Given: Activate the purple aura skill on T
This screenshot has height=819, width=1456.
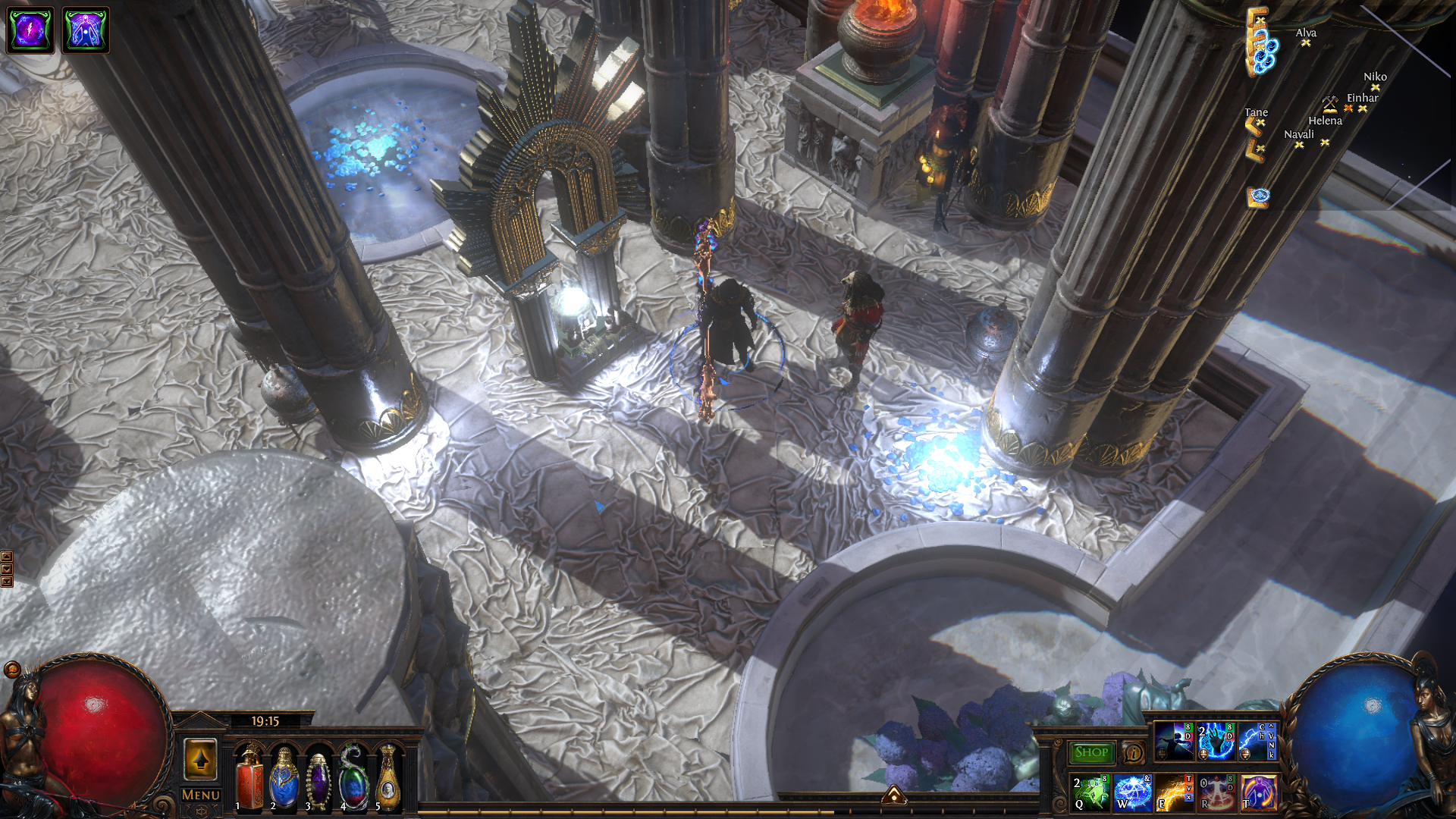Looking at the screenshot, I should pyautogui.click(x=1258, y=792).
